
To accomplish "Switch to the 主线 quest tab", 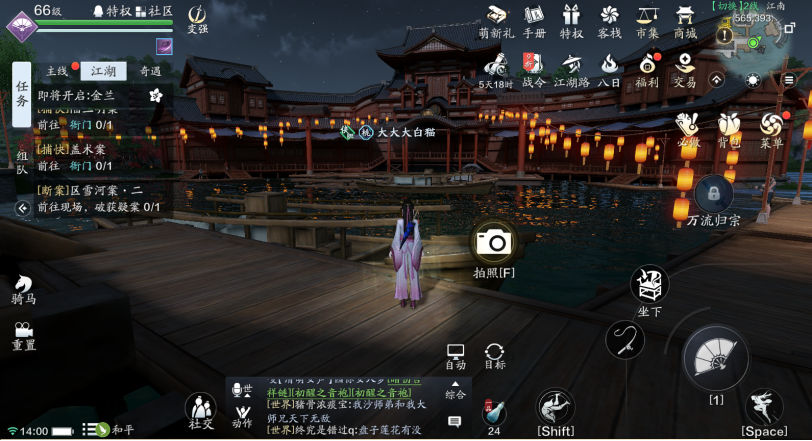I will [x=57, y=71].
